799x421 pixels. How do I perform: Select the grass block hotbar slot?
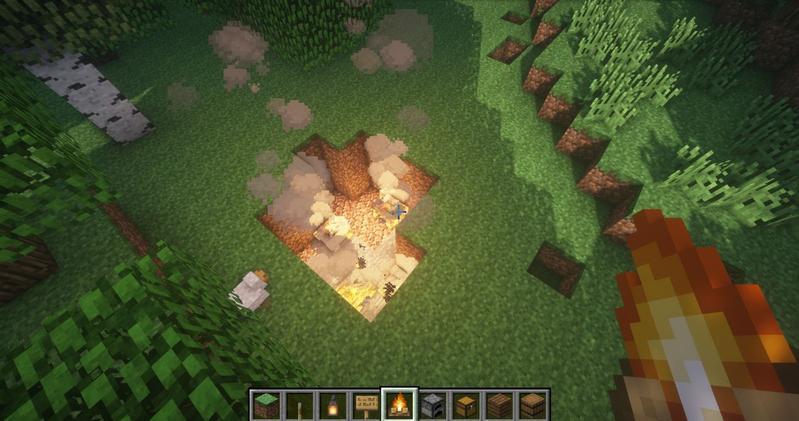[x=265, y=405]
